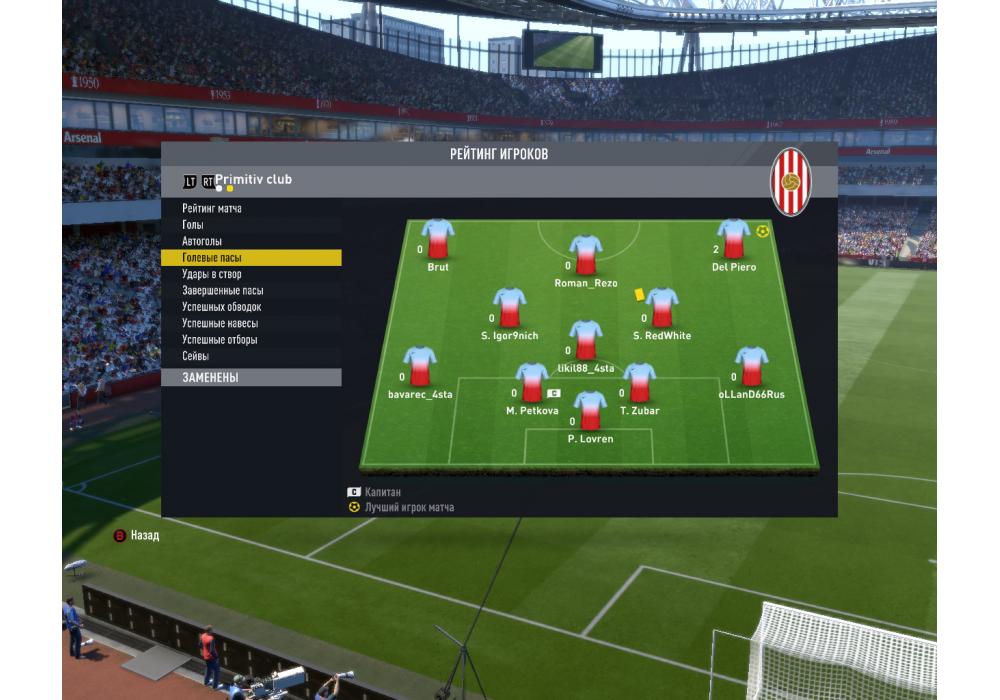The width and height of the screenshot is (1000, 700).
Task: Open the Автоголы stat entry
Action: pyautogui.click(x=202, y=242)
